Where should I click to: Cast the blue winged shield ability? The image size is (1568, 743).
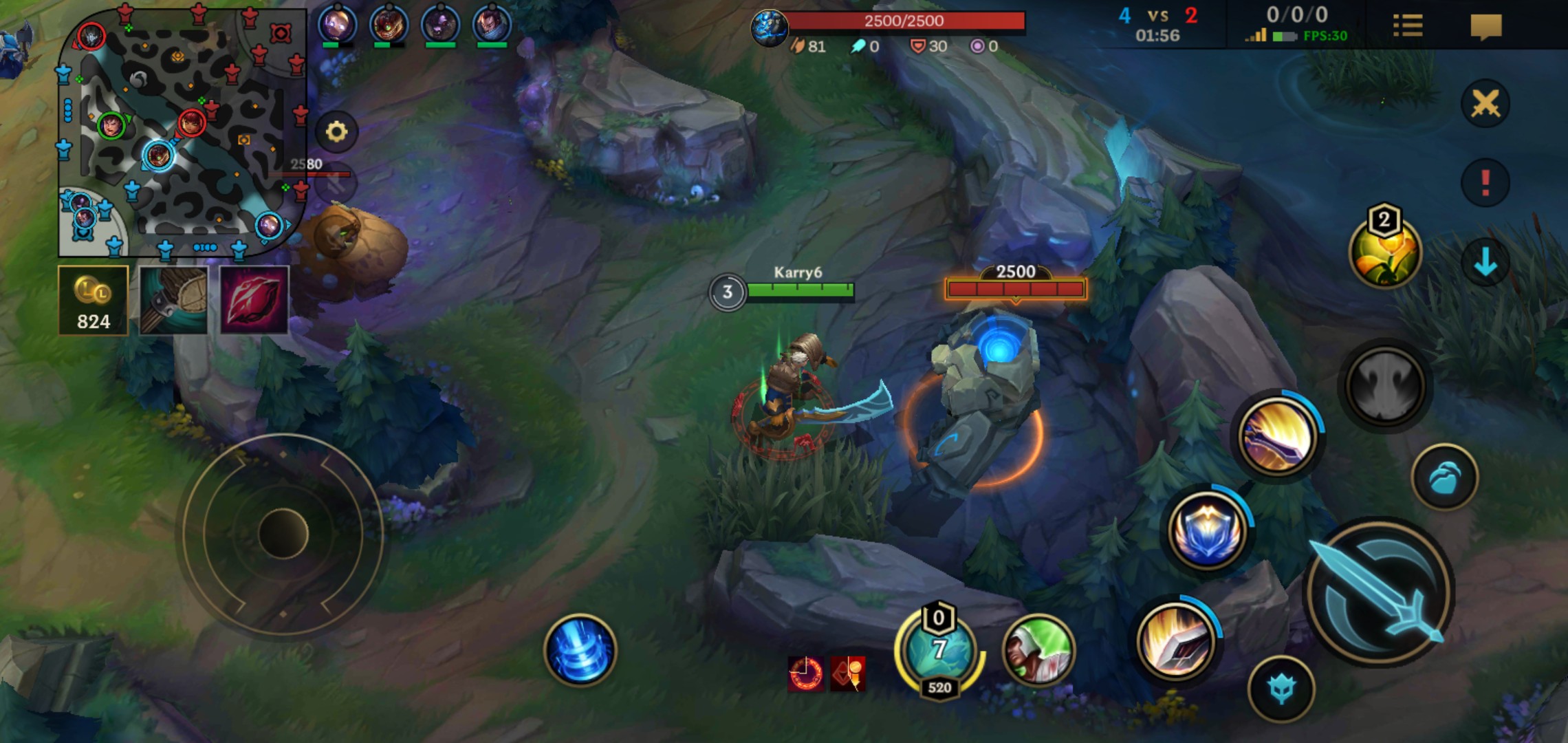pyautogui.click(x=1207, y=530)
